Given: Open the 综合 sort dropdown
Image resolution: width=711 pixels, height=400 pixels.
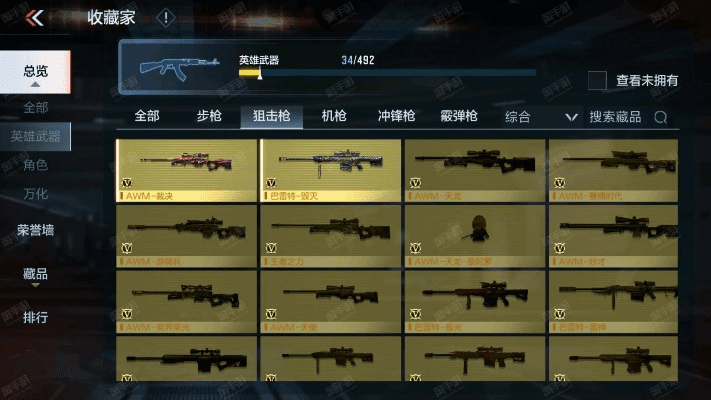Looking at the screenshot, I should pyautogui.click(x=541, y=117).
